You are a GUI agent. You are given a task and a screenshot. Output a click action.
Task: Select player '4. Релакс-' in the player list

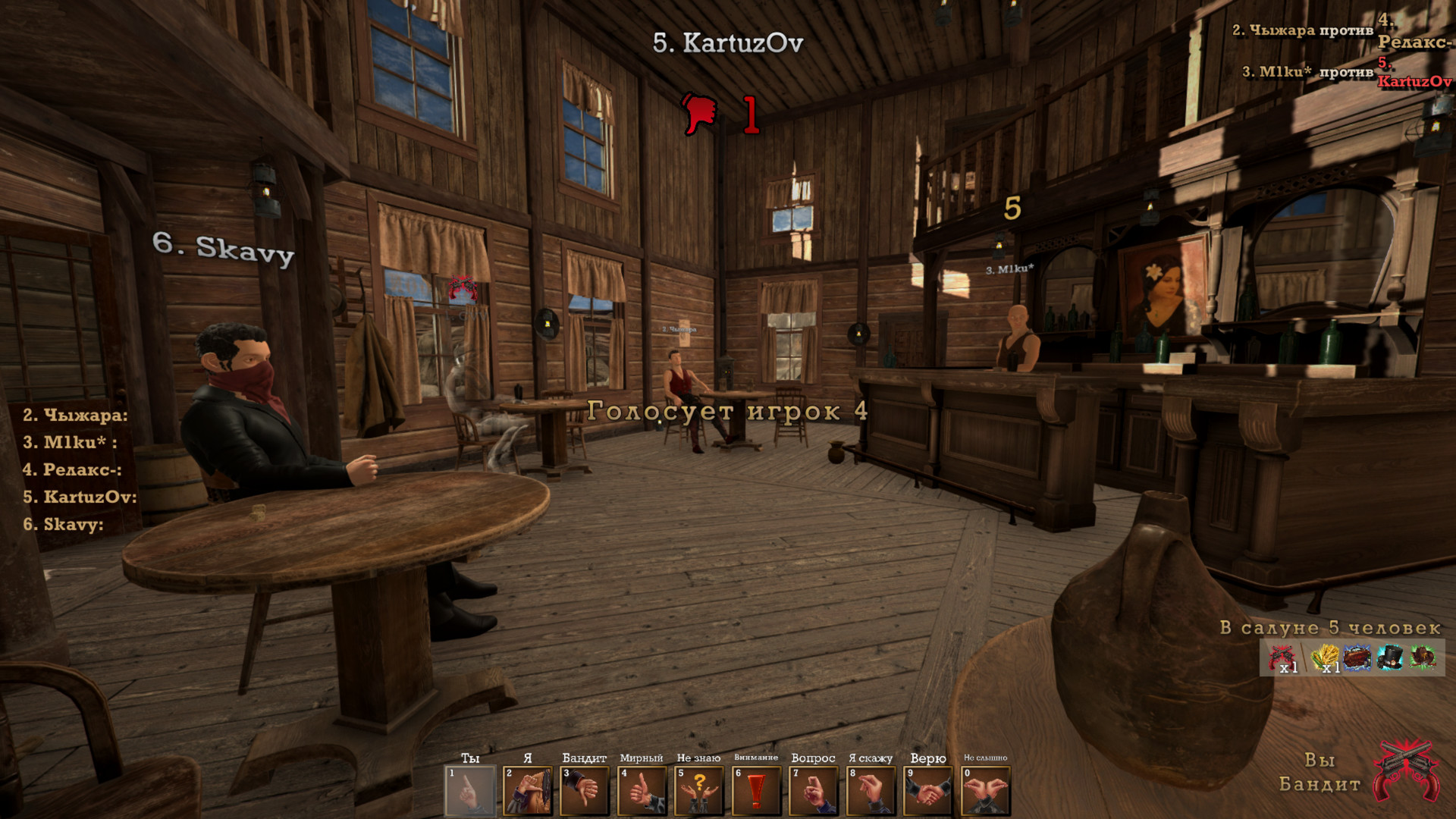coord(71,470)
